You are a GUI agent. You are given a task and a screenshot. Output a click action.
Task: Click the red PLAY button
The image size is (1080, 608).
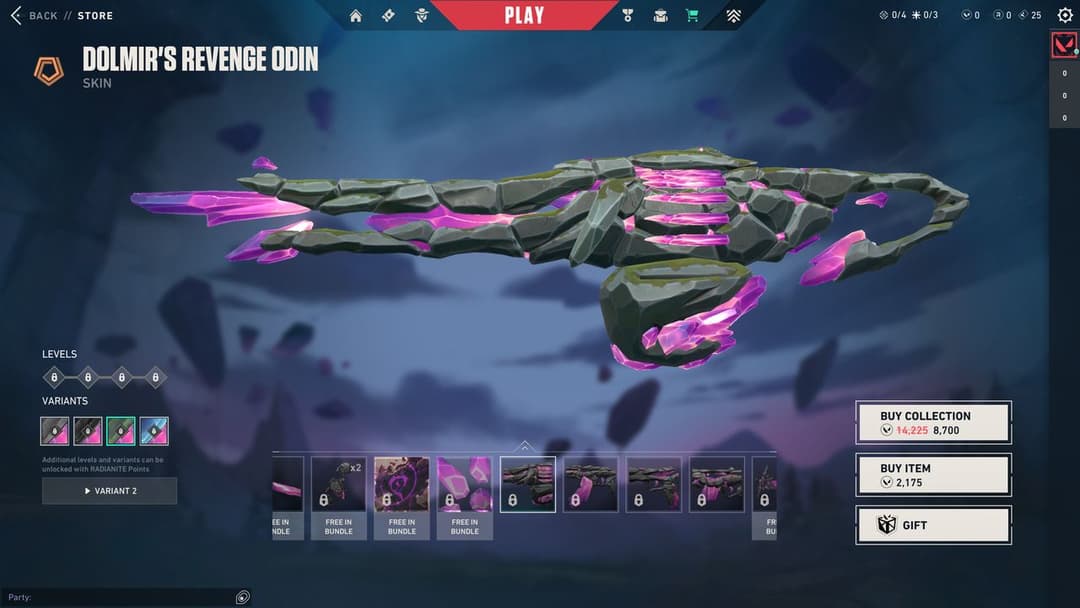click(x=524, y=15)
